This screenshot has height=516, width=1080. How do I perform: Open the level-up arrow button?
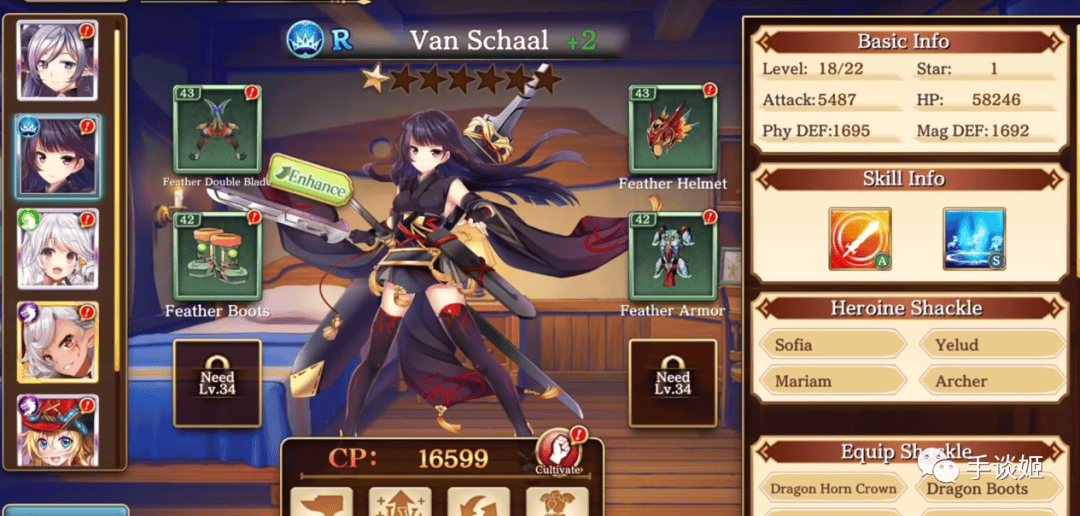(400, 502)
